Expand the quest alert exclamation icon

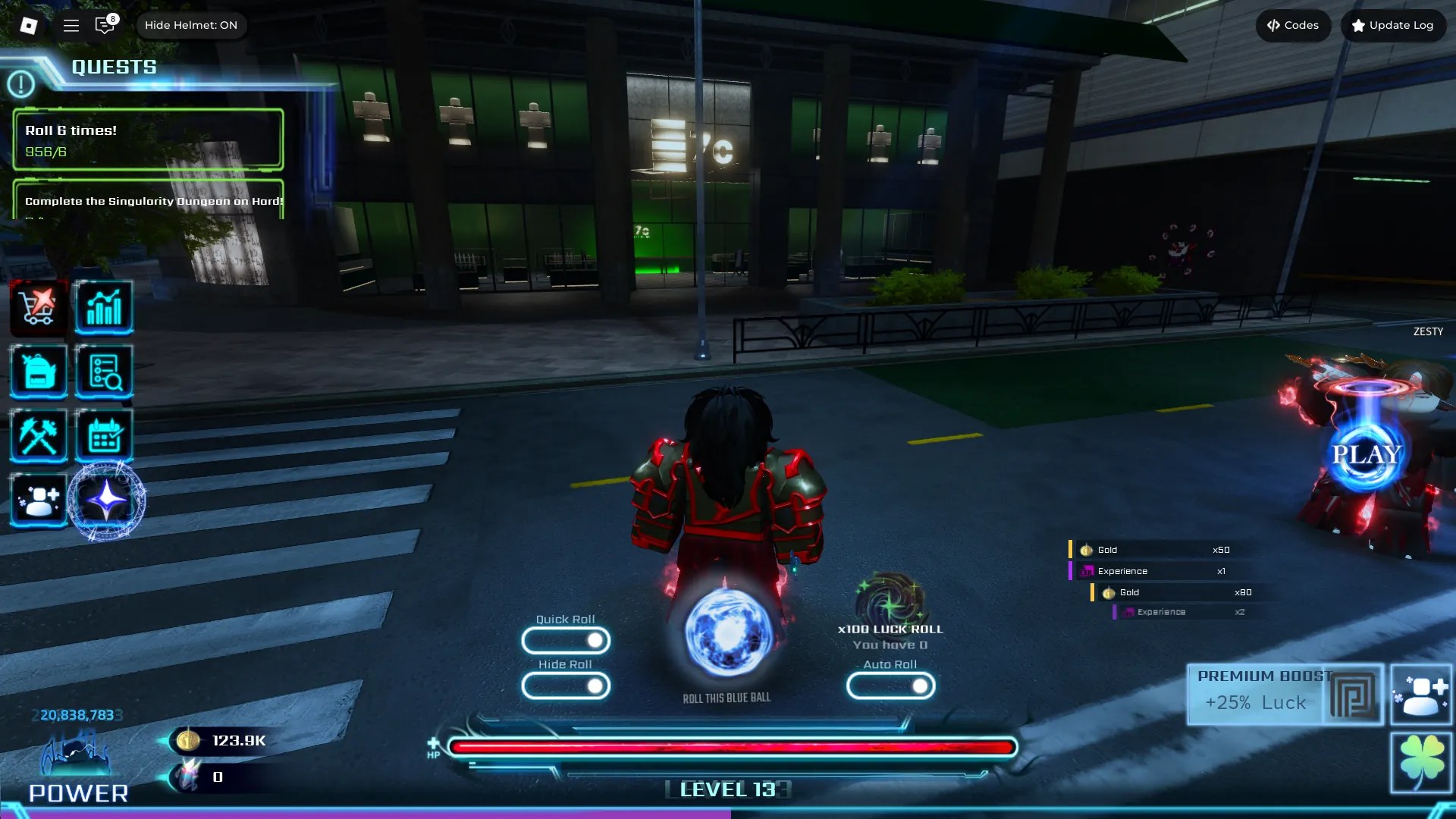pos(21,84)
